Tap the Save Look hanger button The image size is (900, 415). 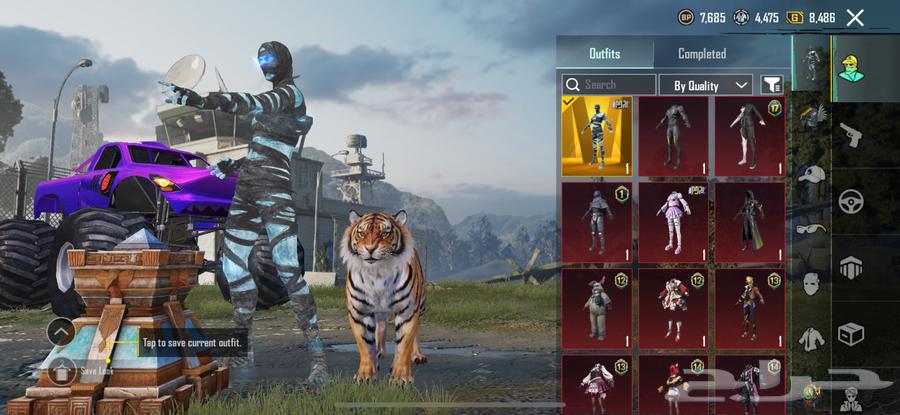[x=61, y=371]
